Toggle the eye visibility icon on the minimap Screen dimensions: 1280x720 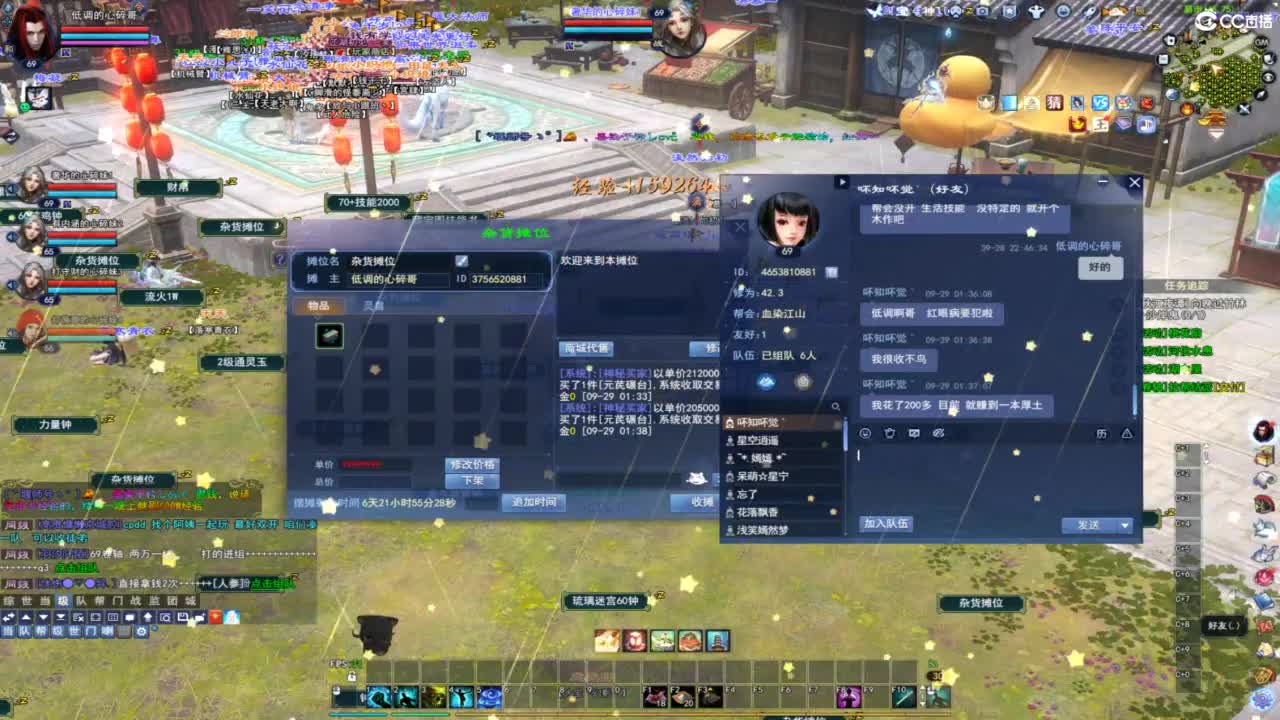(x=1267, y=77)
